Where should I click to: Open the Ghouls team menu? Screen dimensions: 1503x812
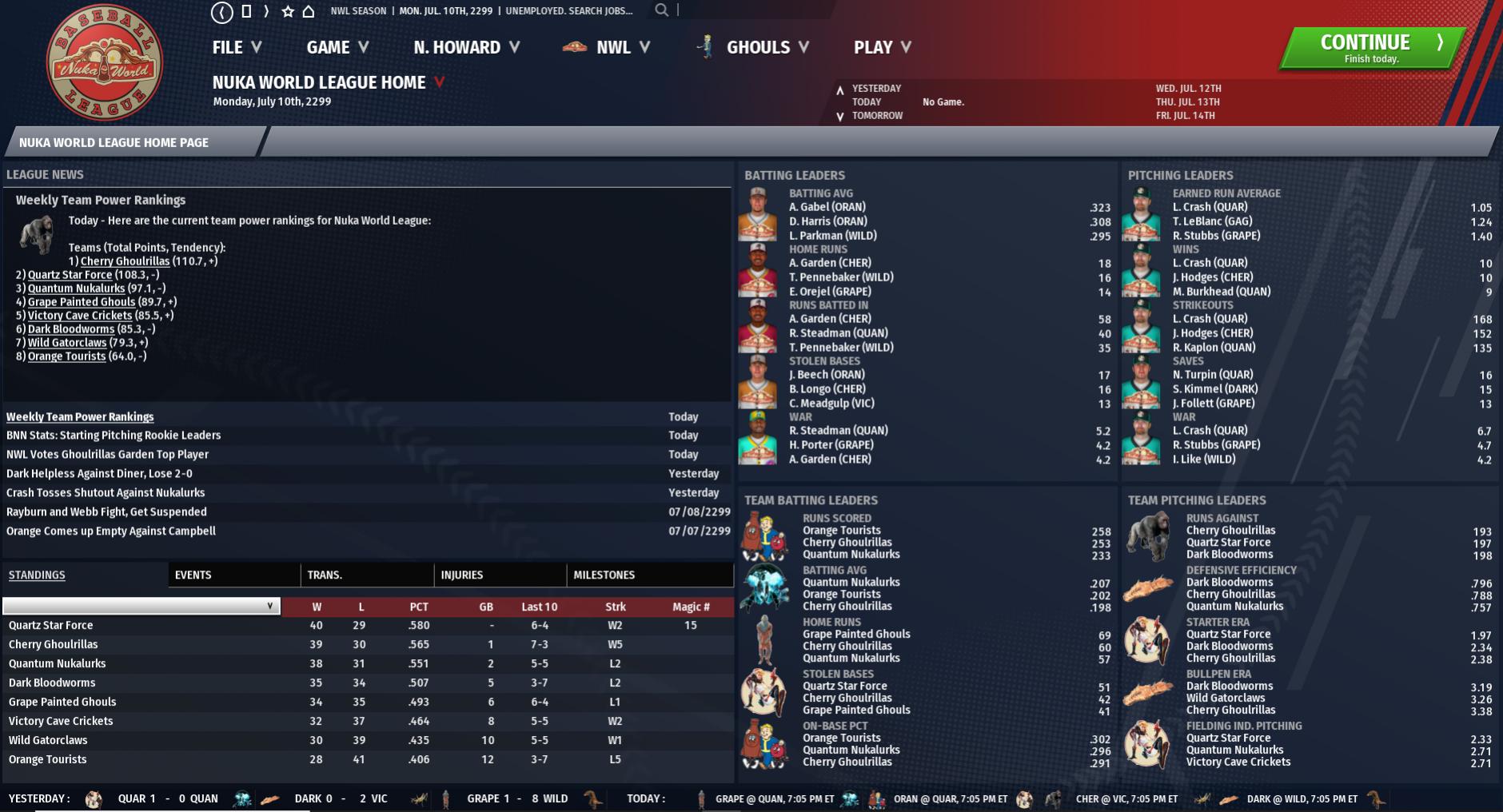click(x=758, y=47)
